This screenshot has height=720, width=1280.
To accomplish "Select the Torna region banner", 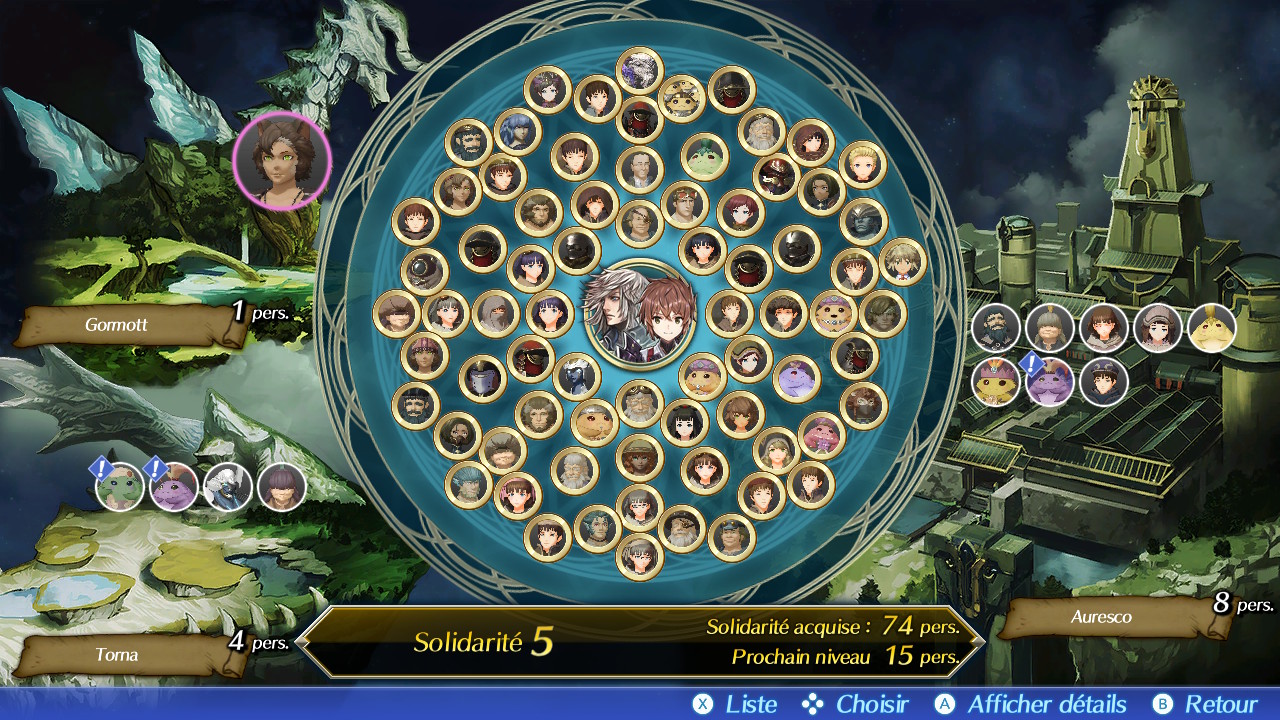I will (x=118, y=655).
